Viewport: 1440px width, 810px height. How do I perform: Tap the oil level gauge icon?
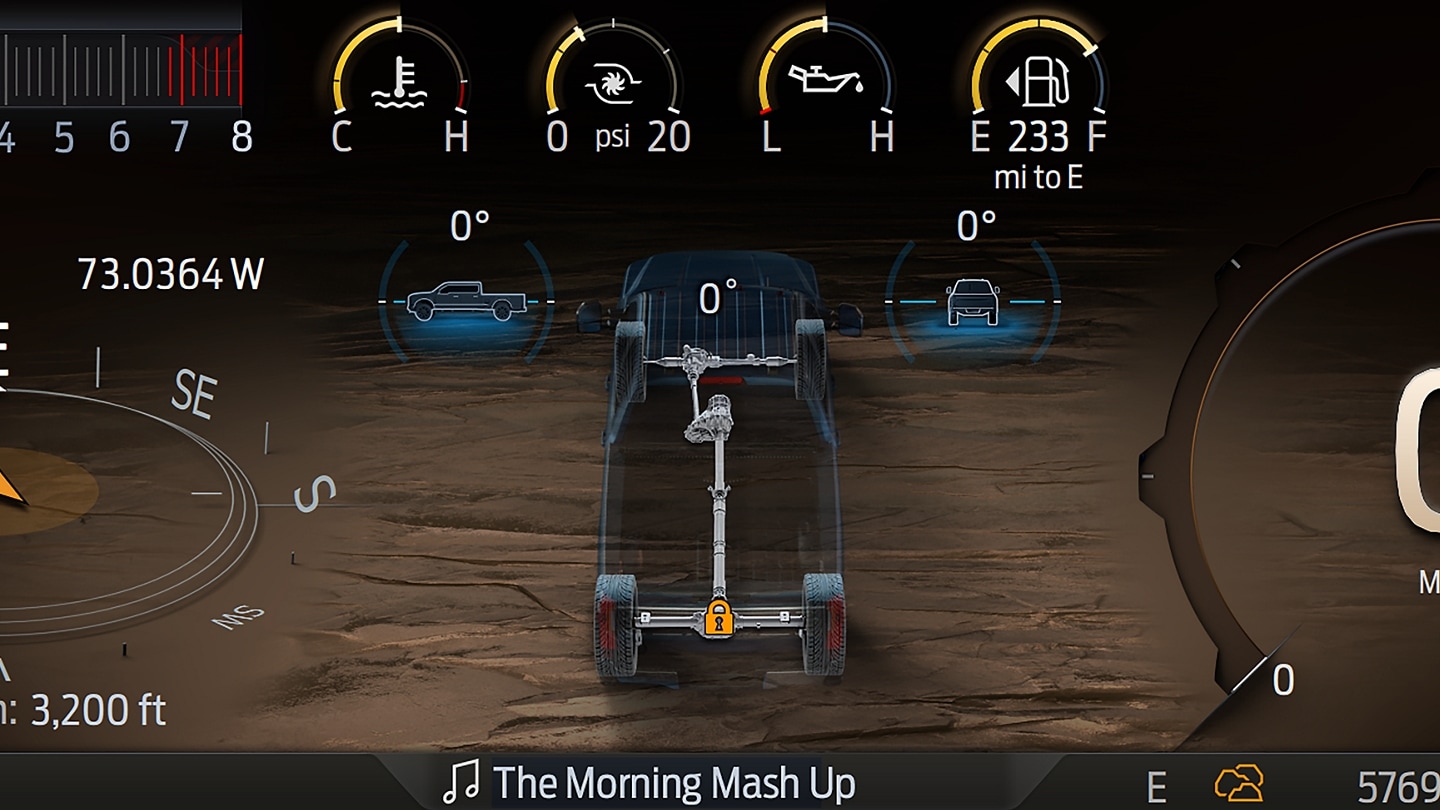click(x=823, y=78)
